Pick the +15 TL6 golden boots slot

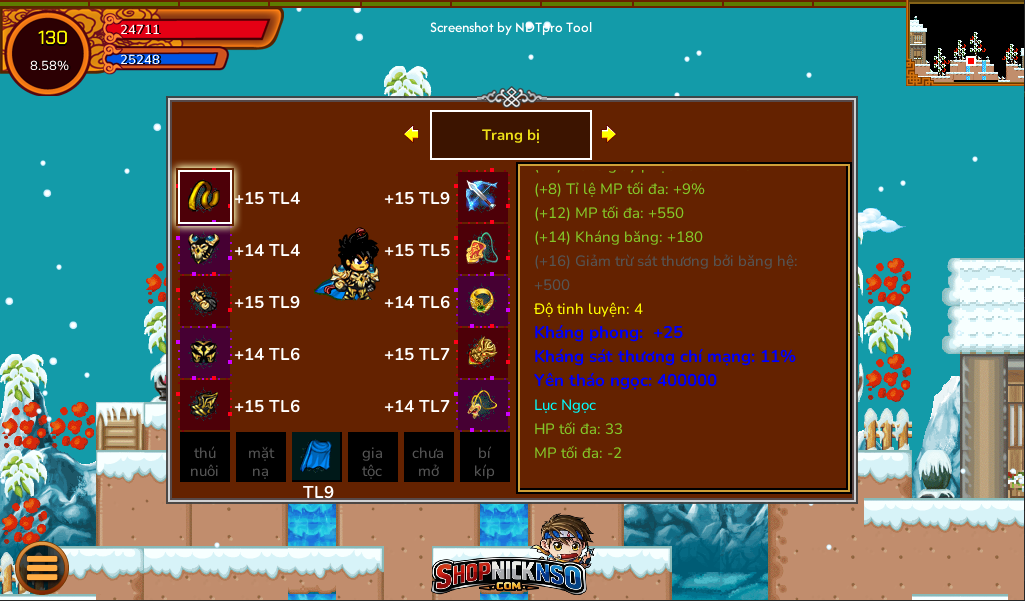(205, 405)
